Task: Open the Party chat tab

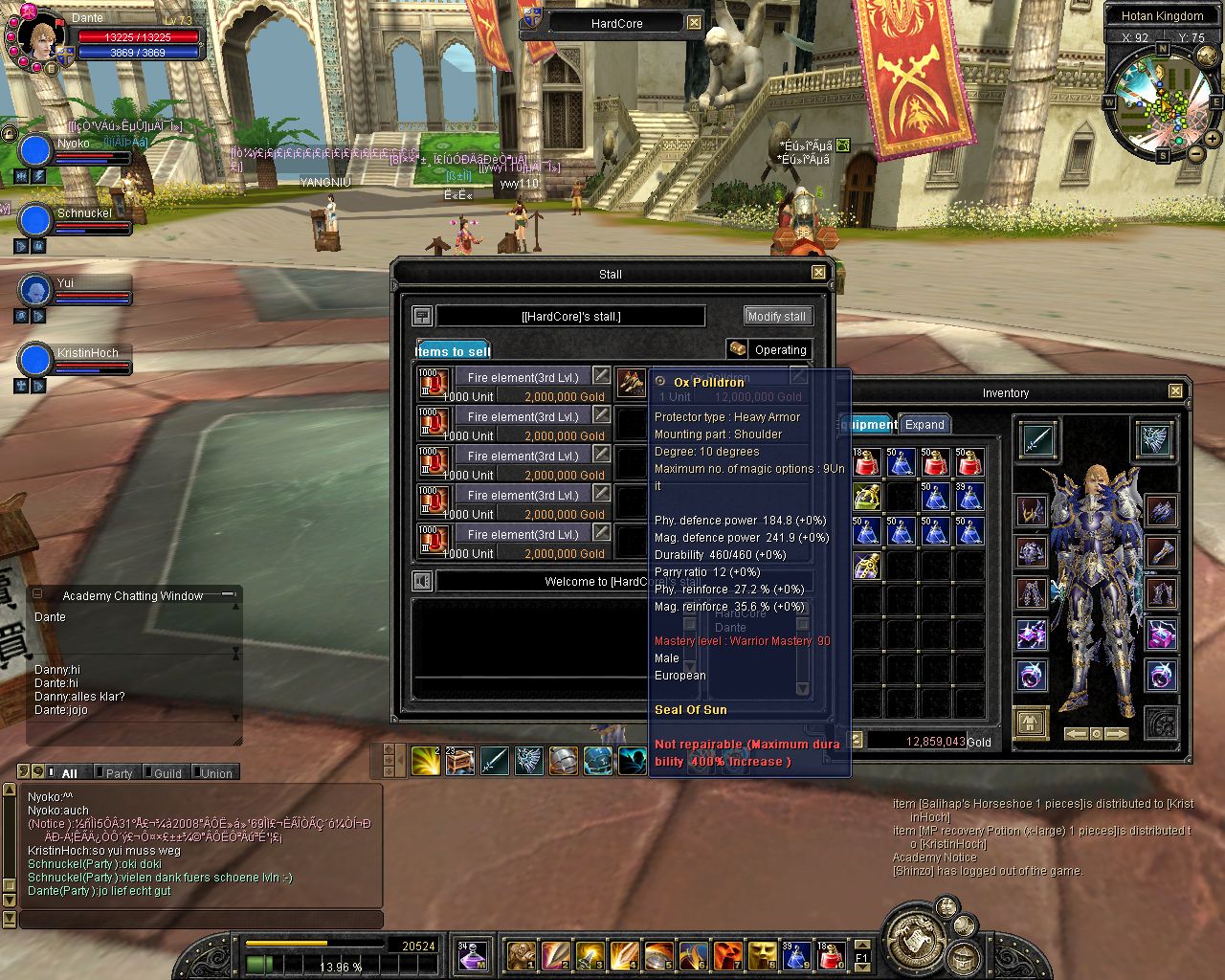Action: pos(119,773)
